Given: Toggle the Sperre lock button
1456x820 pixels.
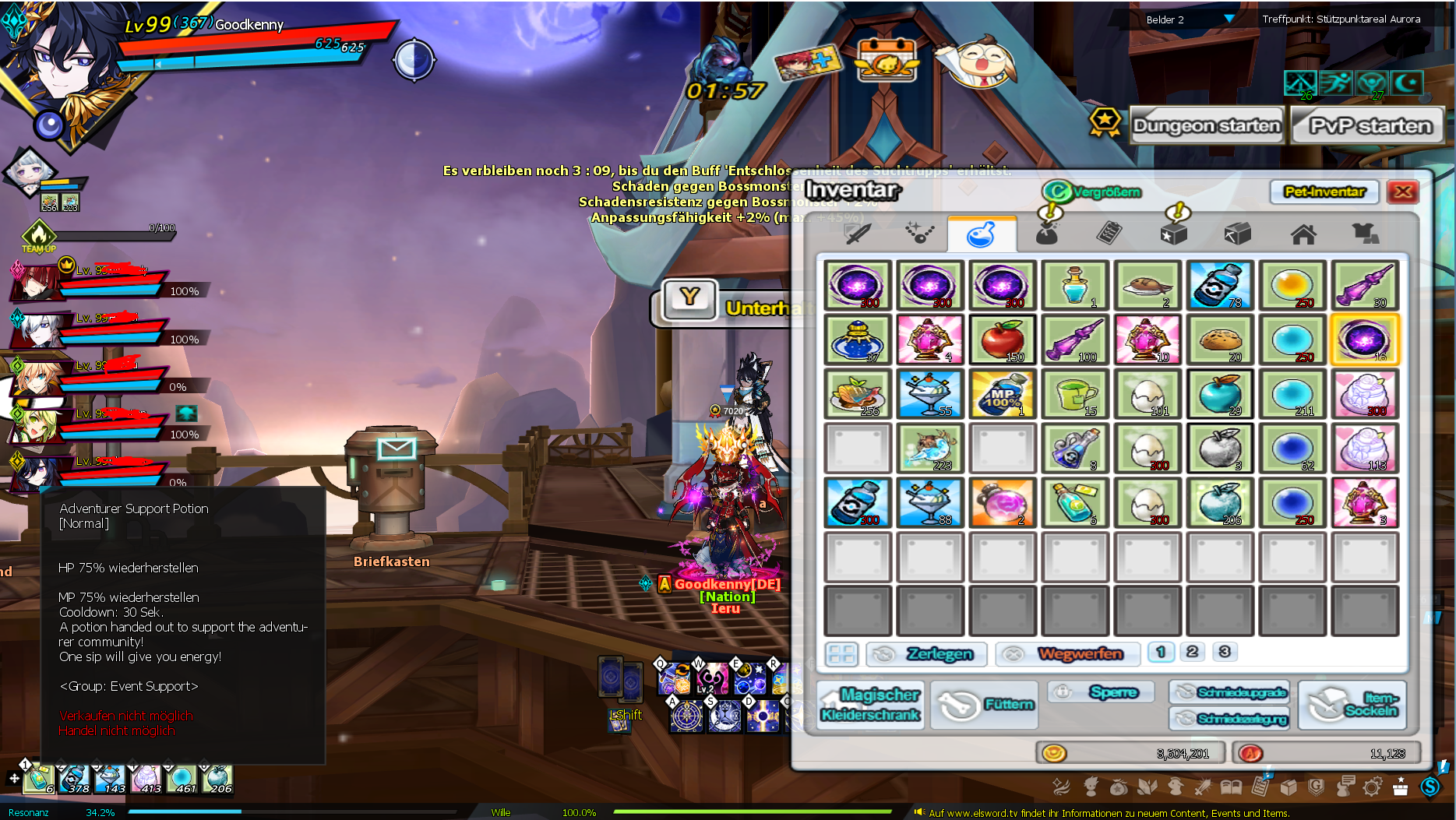Looking at the screenshot, I should pyautogui.click(x=1100, y=692).
